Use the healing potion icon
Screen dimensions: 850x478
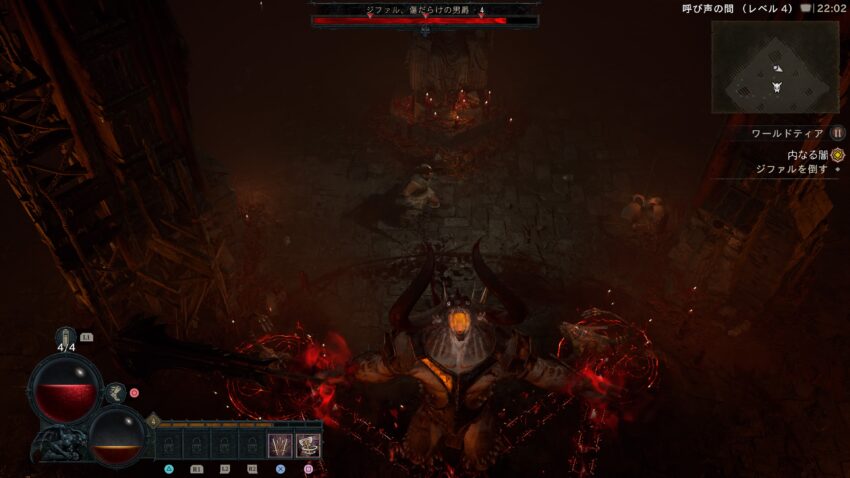coord(67,337)
